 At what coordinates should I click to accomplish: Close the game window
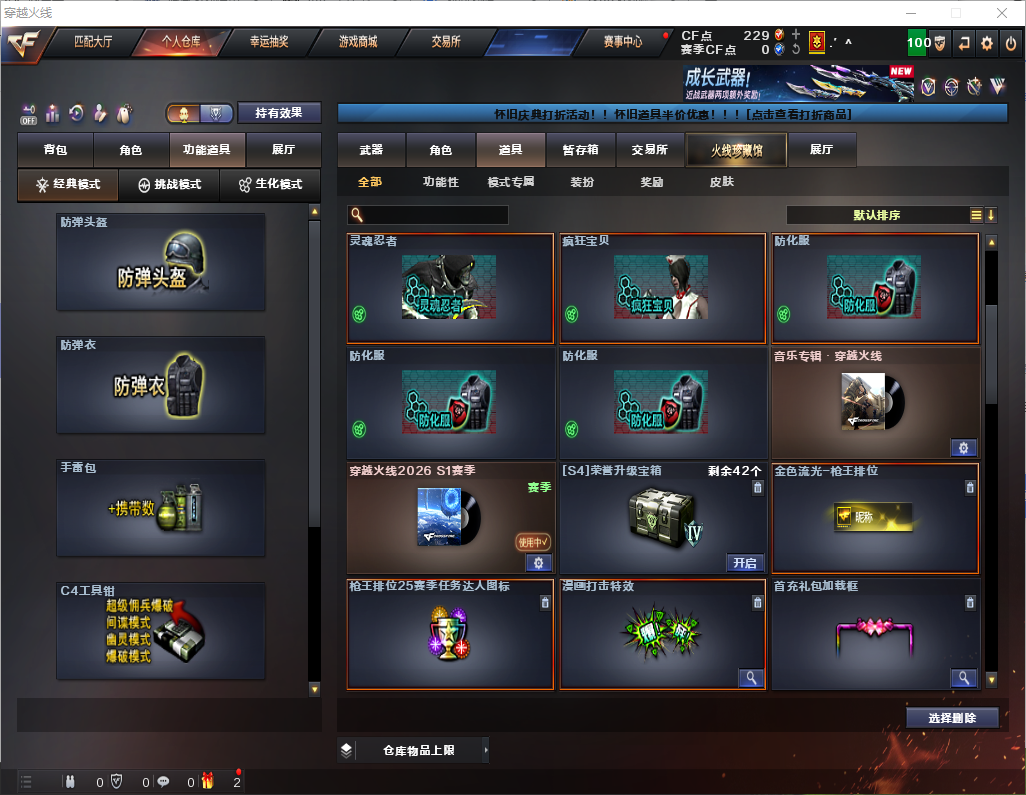click(x=1002, y=13)
